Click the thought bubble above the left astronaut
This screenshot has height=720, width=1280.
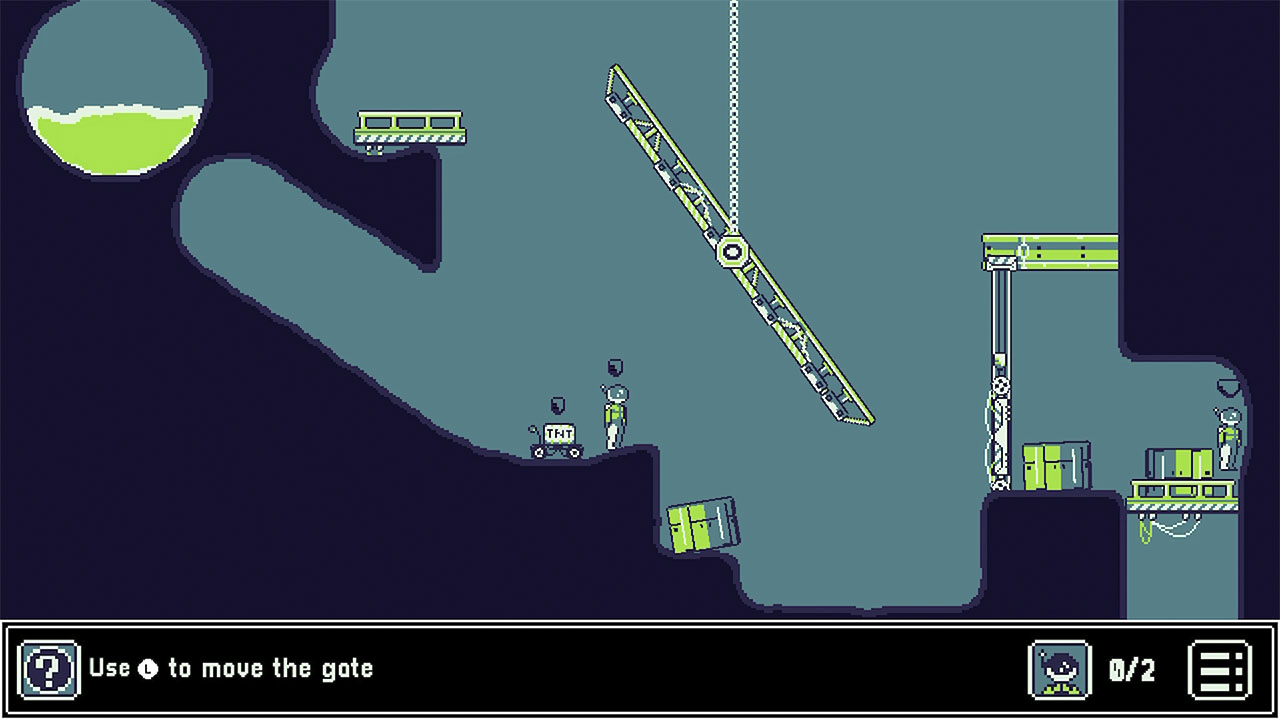614,366
